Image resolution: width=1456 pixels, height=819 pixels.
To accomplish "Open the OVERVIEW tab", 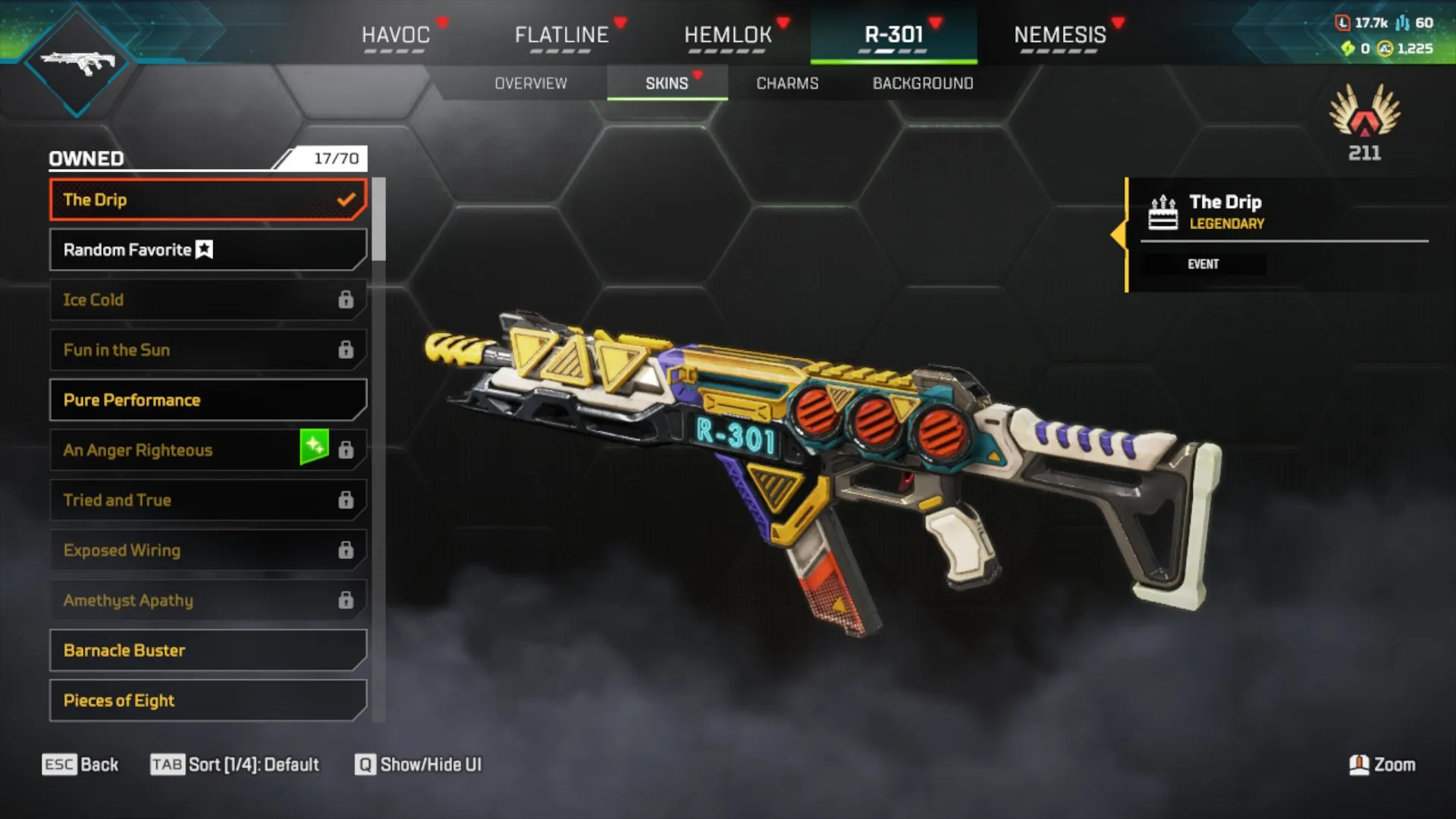I will (x=531, y=83).
